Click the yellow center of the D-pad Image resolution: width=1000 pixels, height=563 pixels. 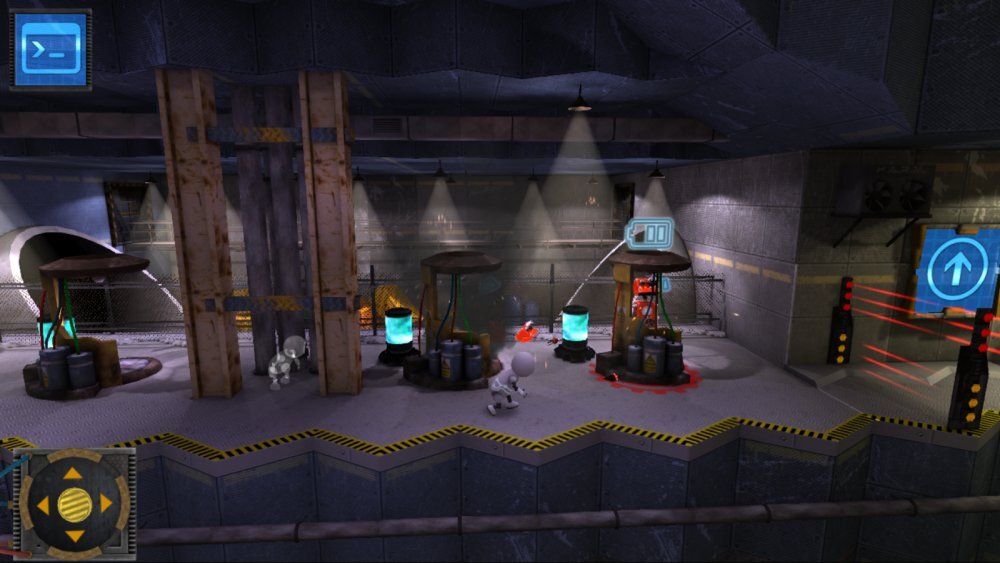(74, 503)
